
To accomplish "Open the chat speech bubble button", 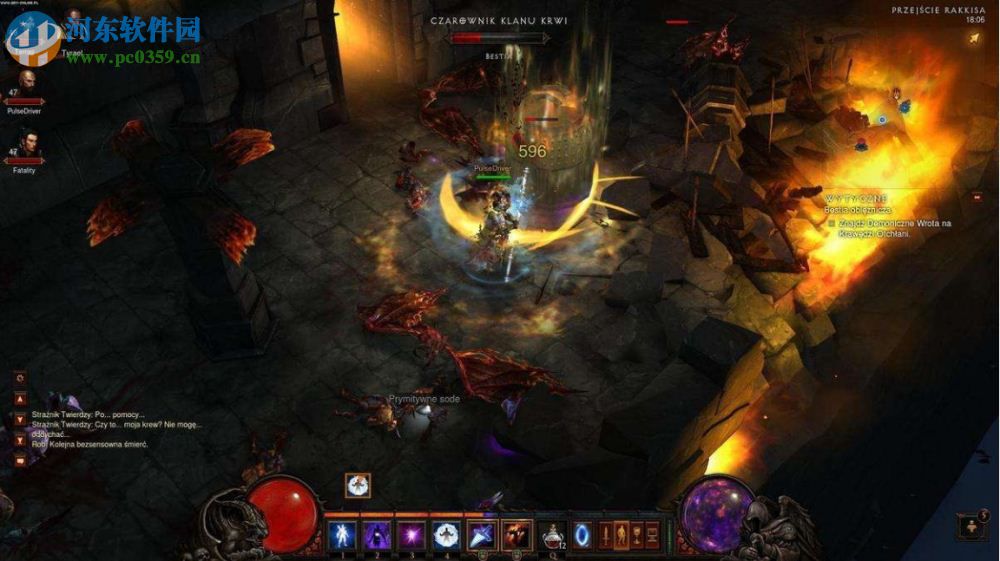I will coord(20,461).
